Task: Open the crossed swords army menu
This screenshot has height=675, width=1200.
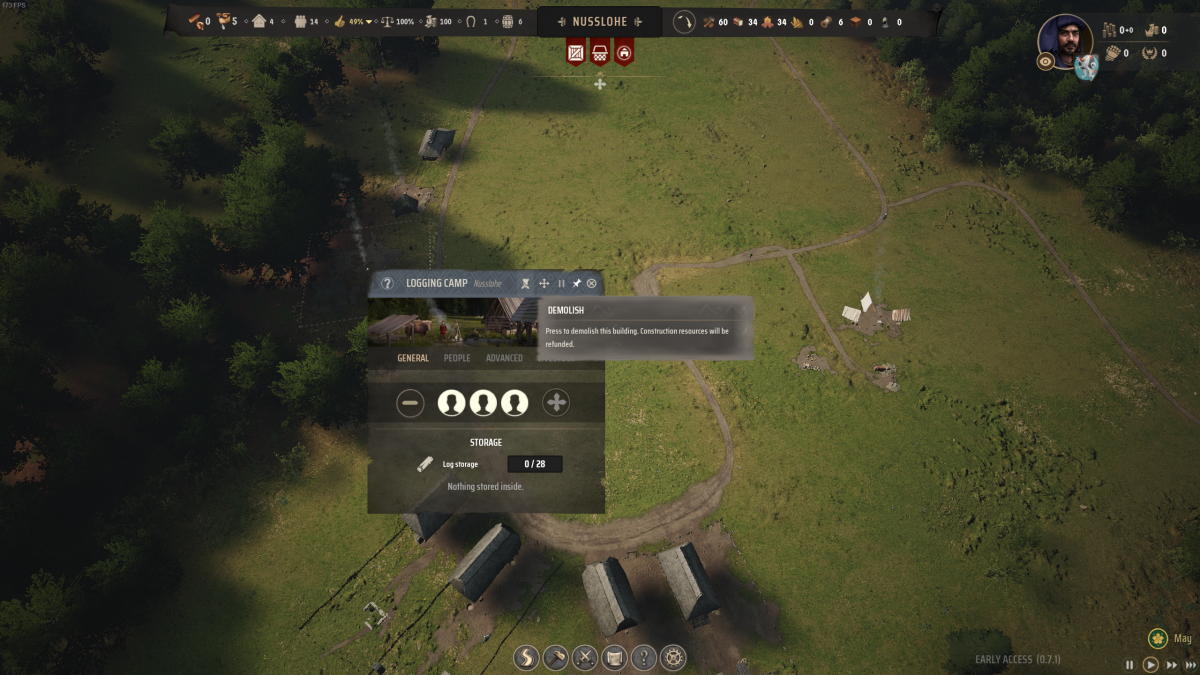Action: point(585,657)
